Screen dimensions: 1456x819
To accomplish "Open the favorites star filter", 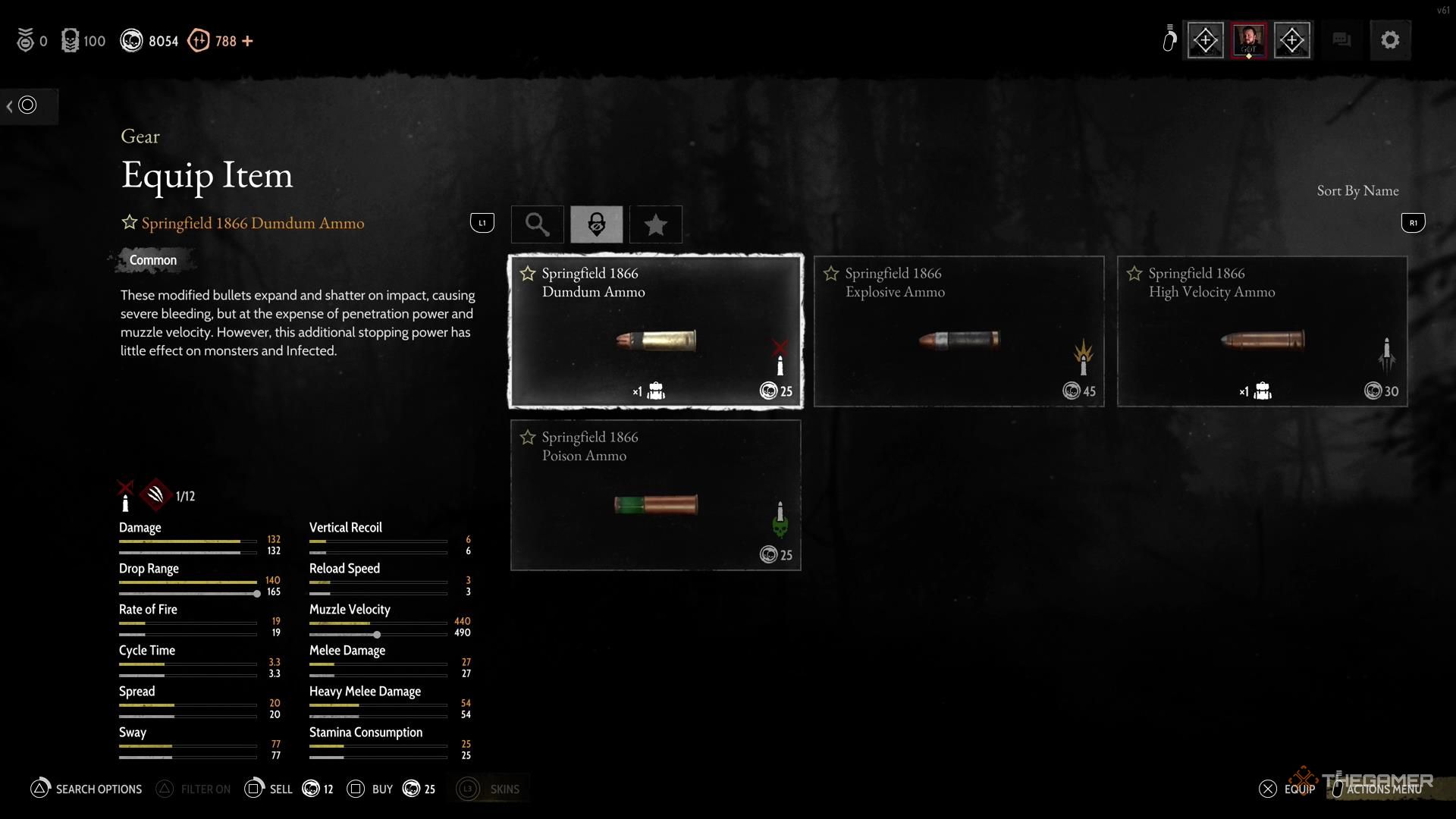I will pos(655,224).
